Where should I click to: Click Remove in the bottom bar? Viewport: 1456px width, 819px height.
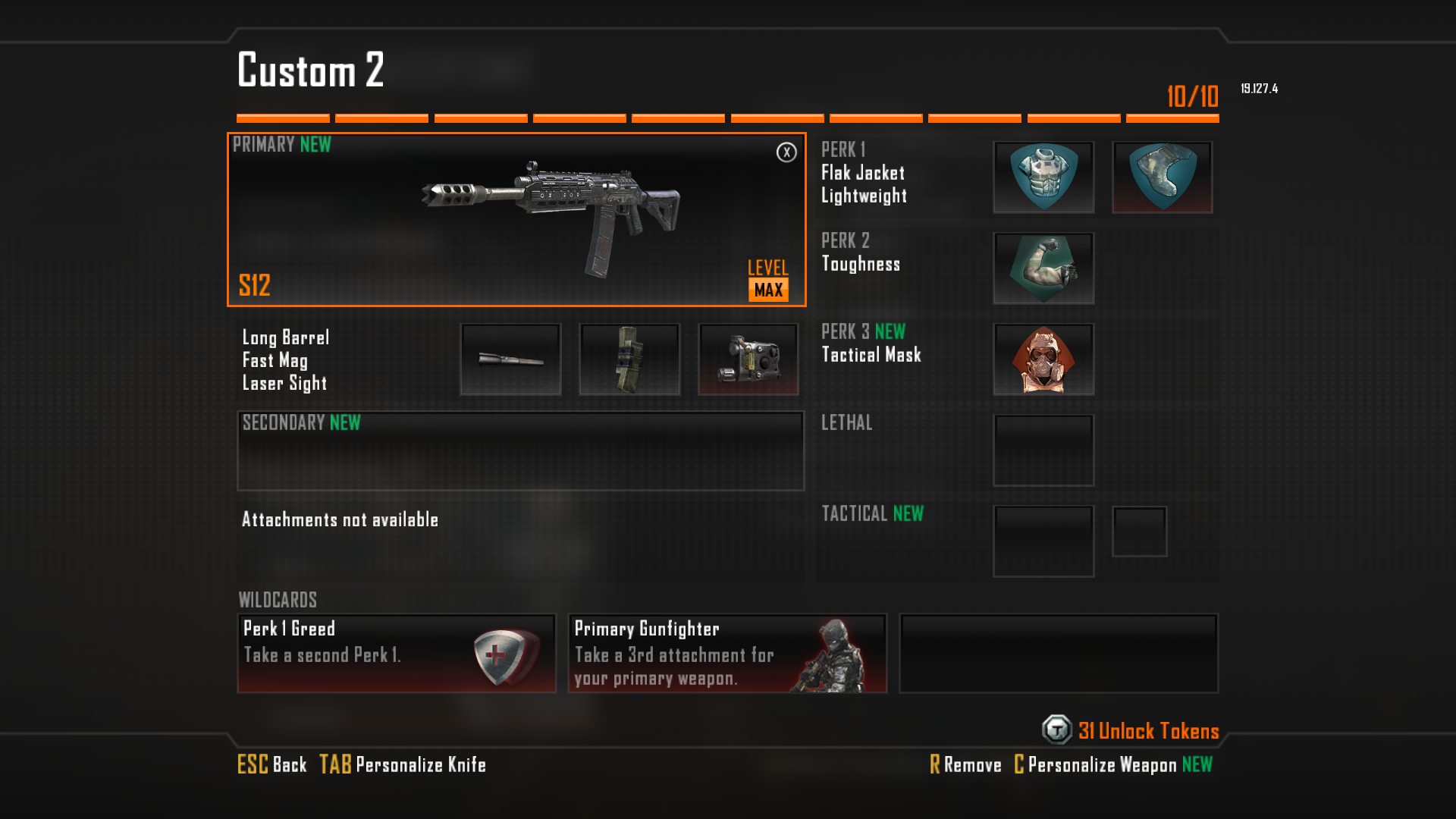[965, 764]
